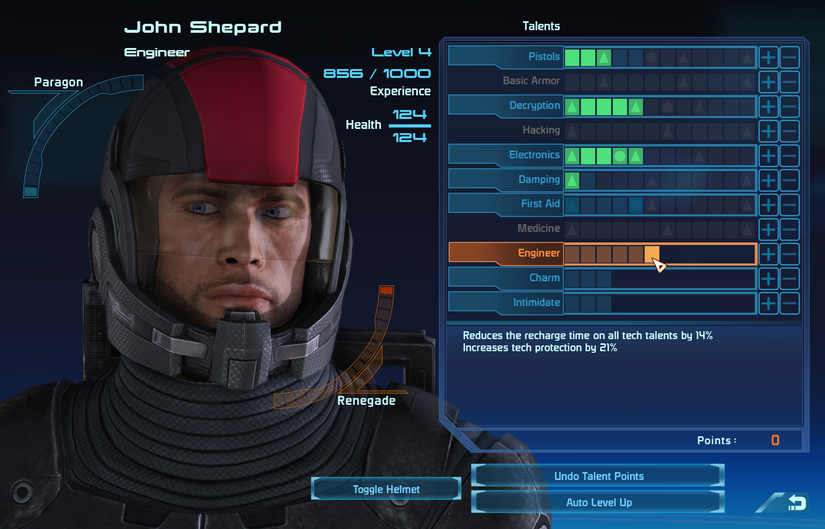Screen dimensions: 825x529
Task: Undo the spent talent points
Action: (598, 476)
